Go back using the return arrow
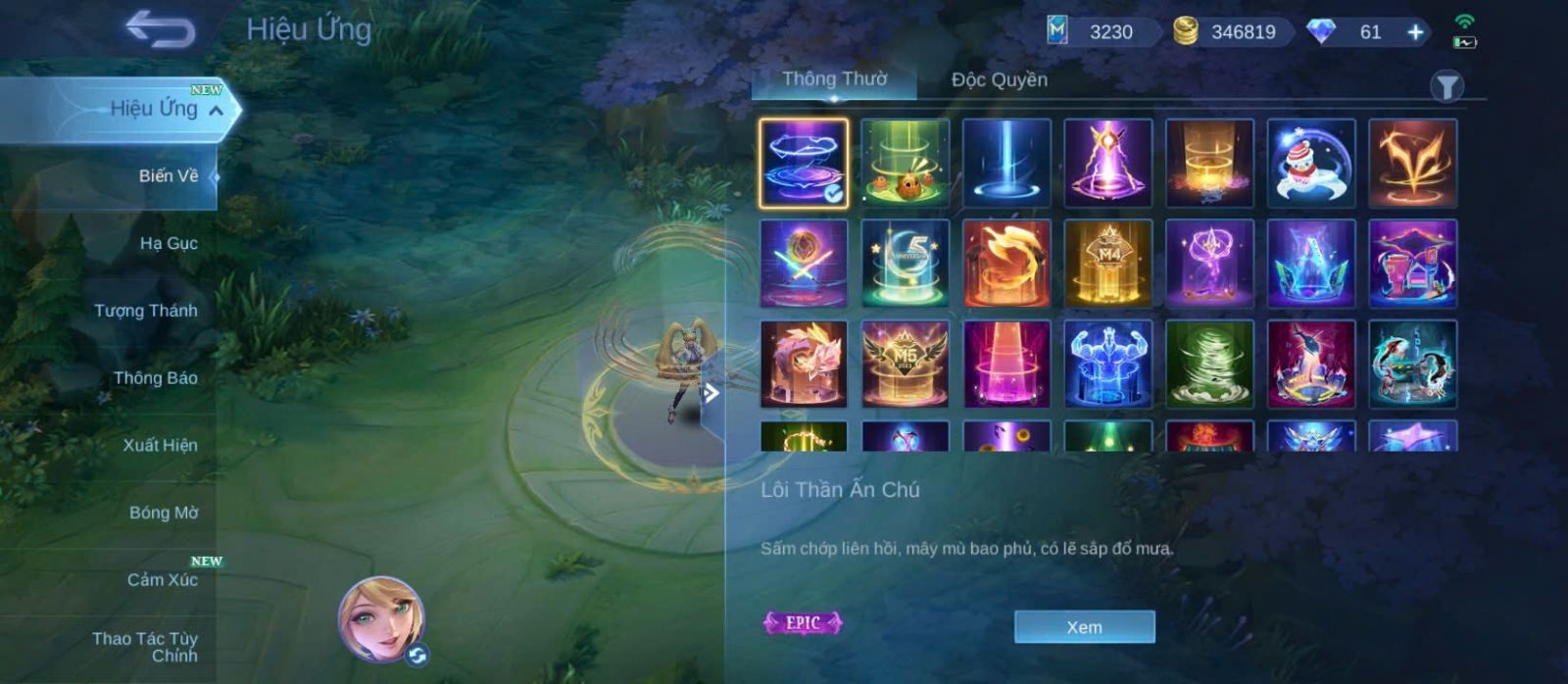Image resolution: width=1568 pixels, height=684 pixels. (160, 29)
